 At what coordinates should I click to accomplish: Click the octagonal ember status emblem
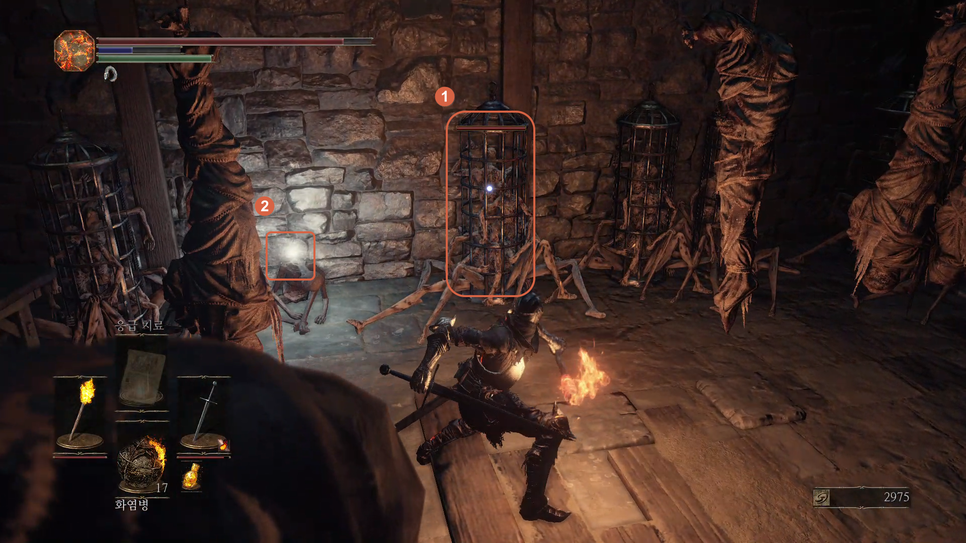coord(74,50)
